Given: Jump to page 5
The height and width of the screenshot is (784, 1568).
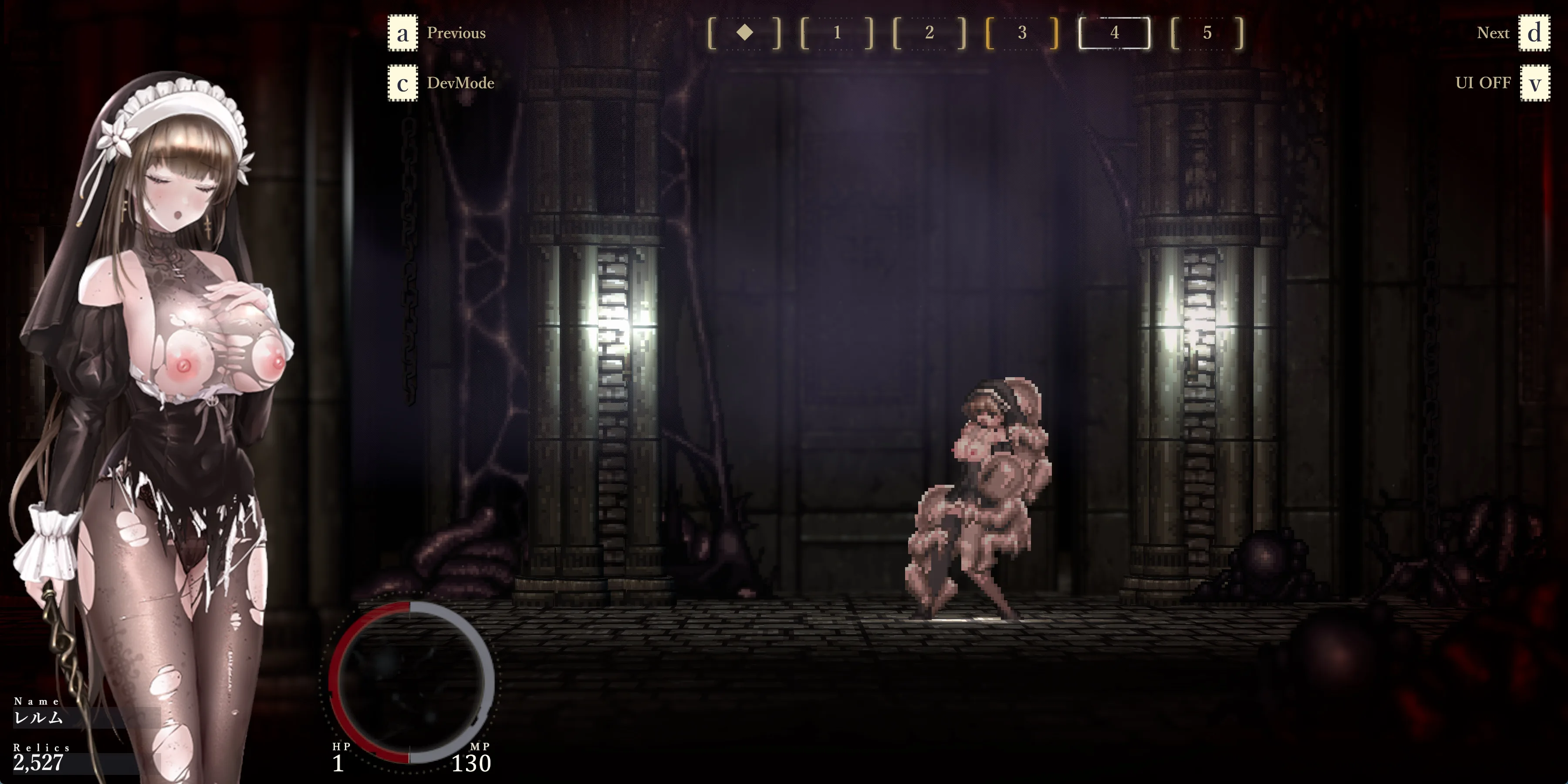Looking at the screenshot, I should 1206,33.
